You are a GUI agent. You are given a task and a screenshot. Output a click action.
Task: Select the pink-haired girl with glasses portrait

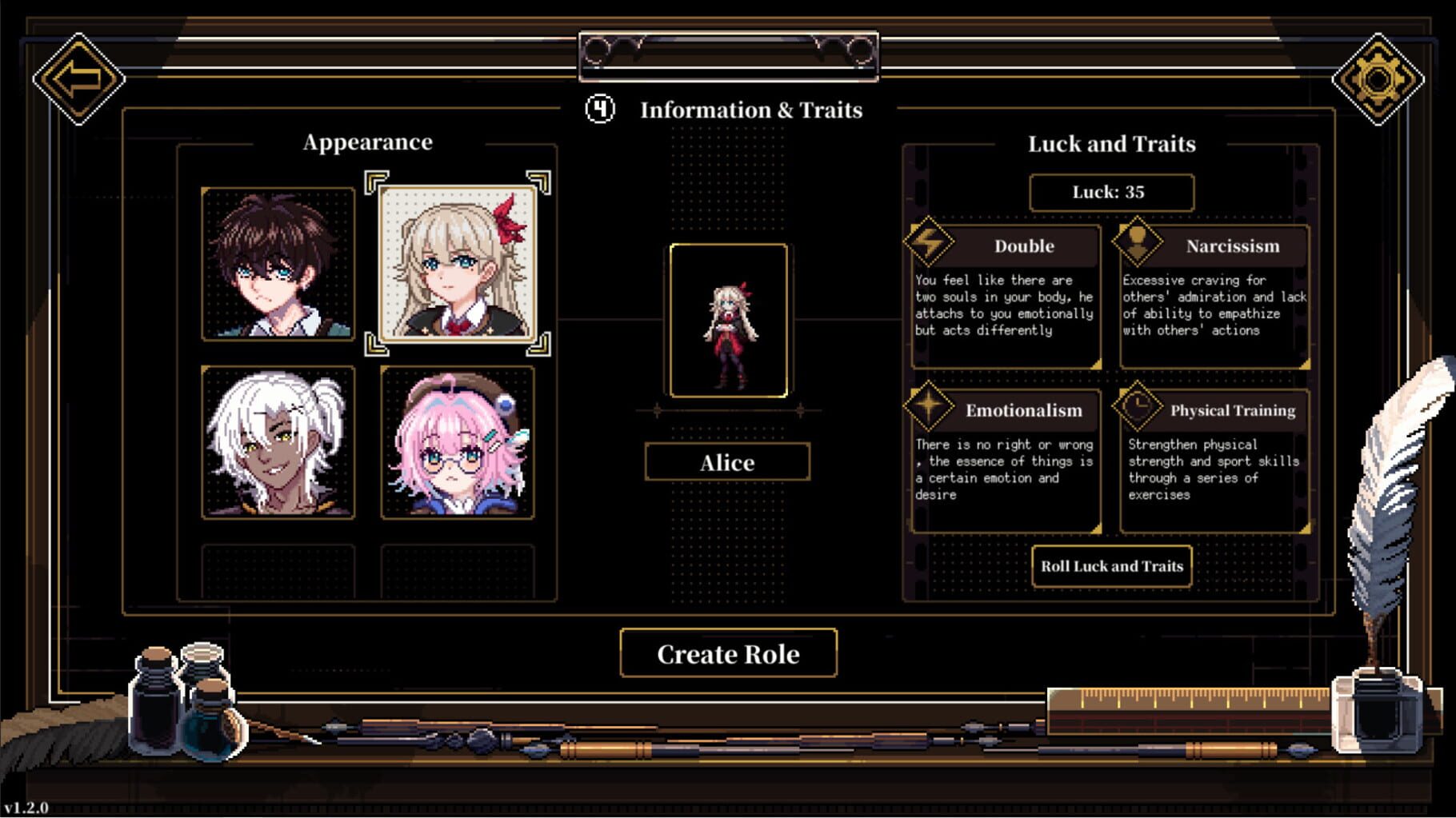[x=458, y=444]
